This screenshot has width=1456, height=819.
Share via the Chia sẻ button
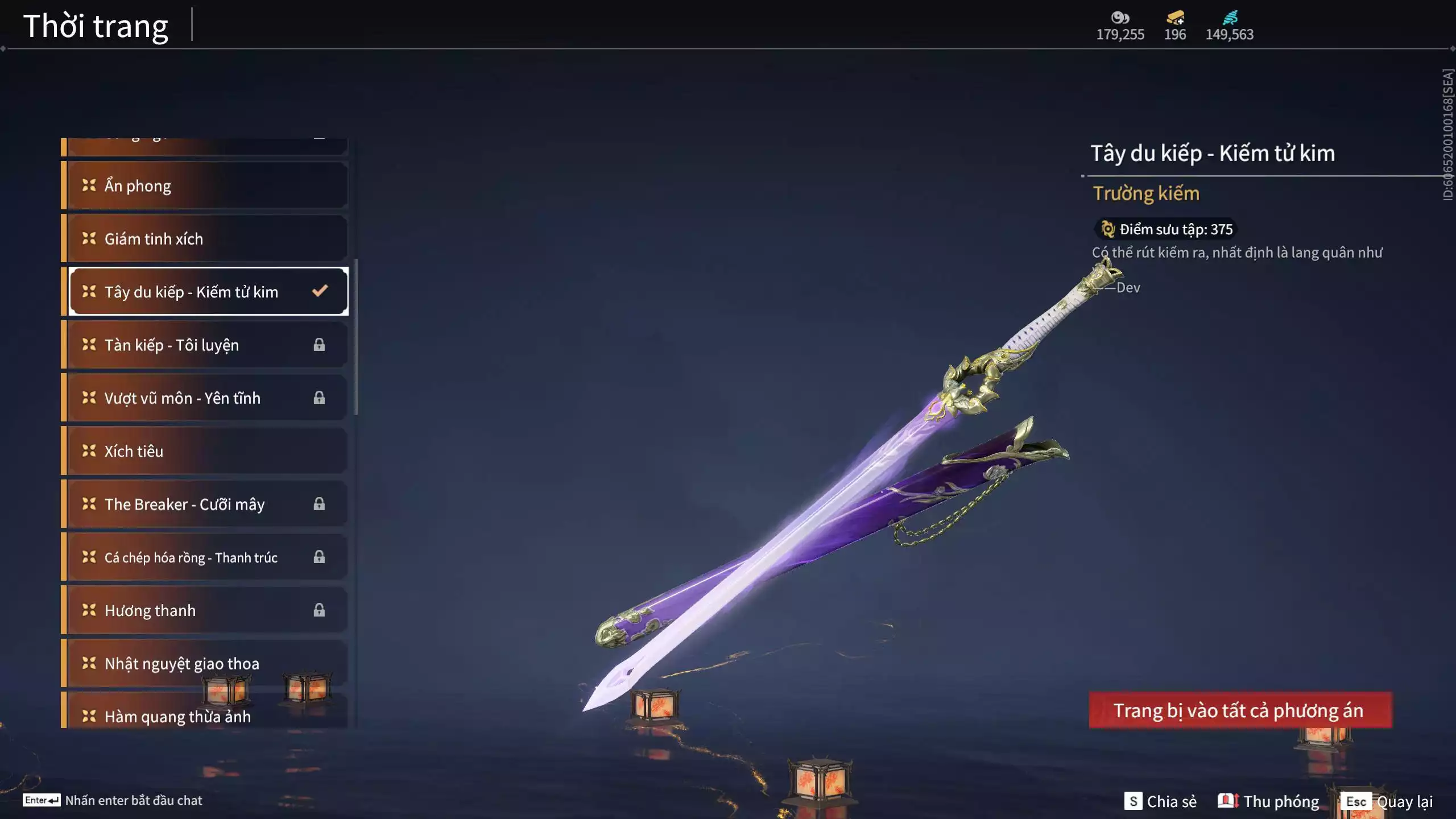(1161, 801)
